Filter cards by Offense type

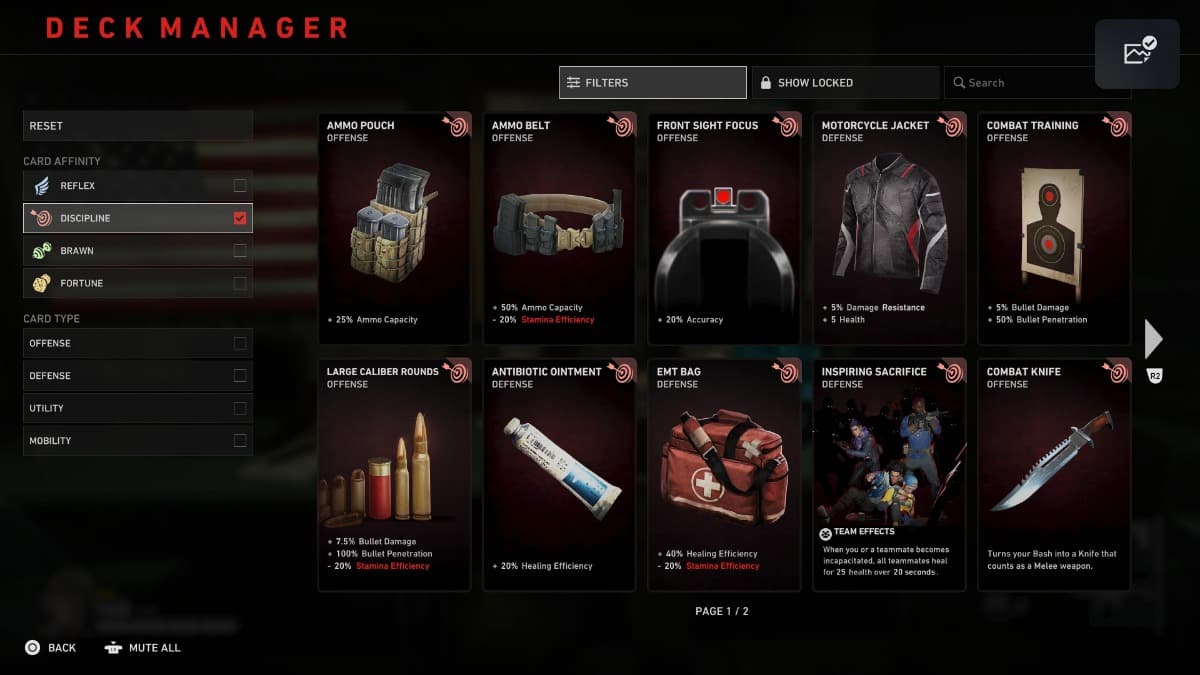(239, 343)
